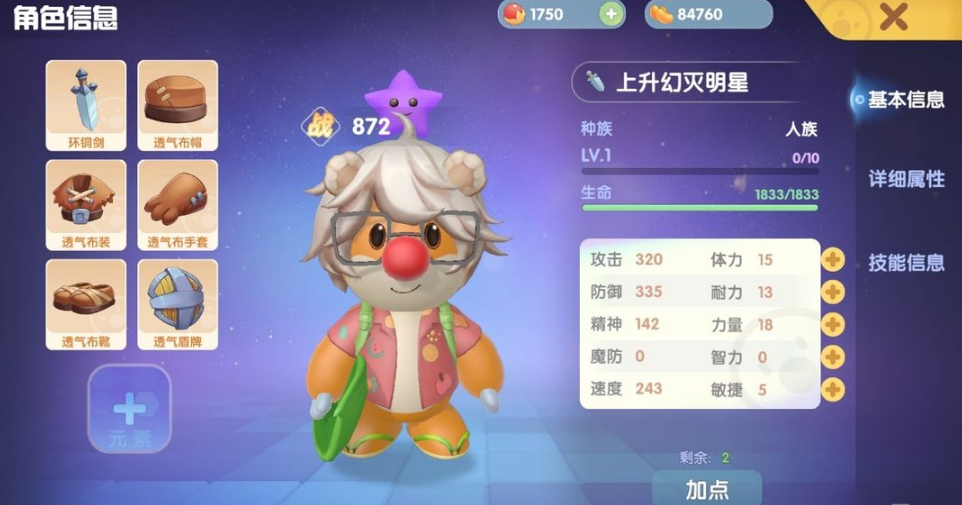This screenshot has height=505, width=962.
Task: Confirm point allocation with 加点 button
Action: point(706,489)
